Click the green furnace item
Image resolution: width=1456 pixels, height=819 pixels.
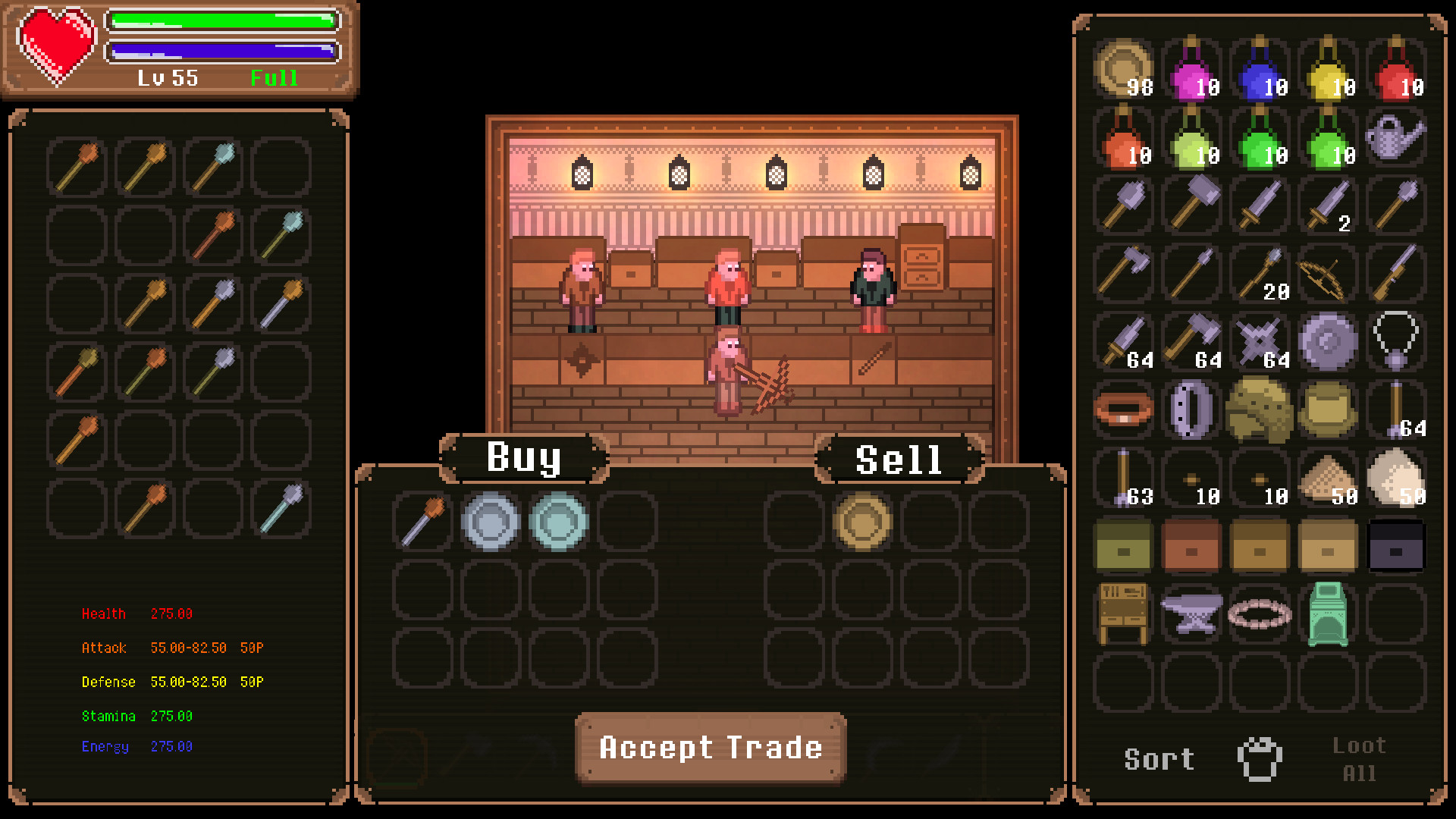[x=1329, y=613]
